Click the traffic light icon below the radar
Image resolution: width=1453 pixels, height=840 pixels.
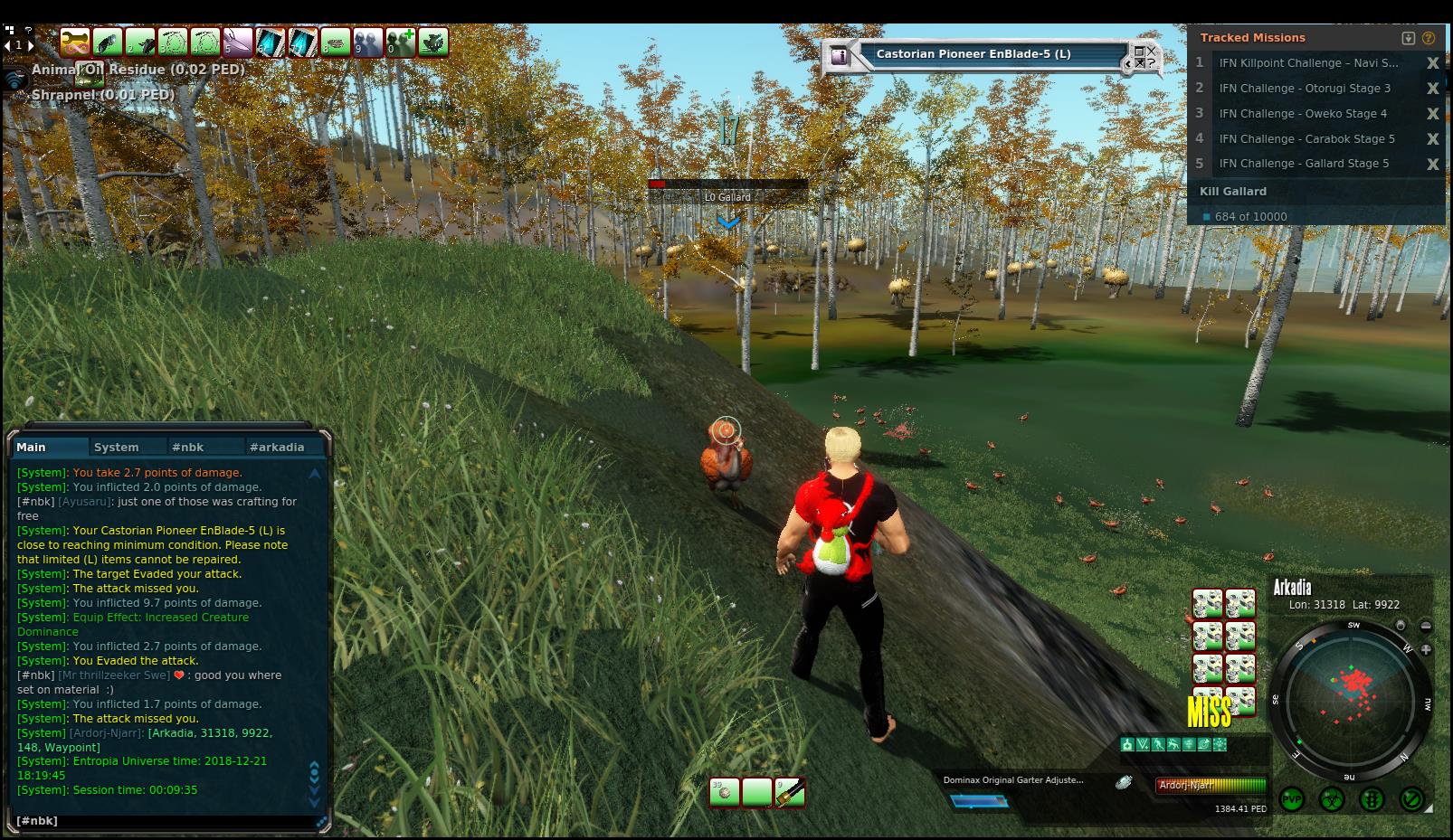click(1372, 800)
